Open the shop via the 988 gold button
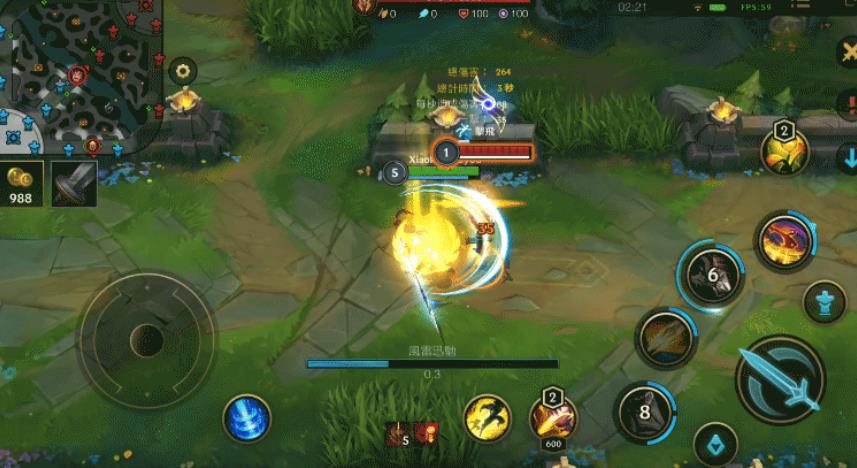The width and height of the screenshot is (857, 468). [x=21, y=184]
